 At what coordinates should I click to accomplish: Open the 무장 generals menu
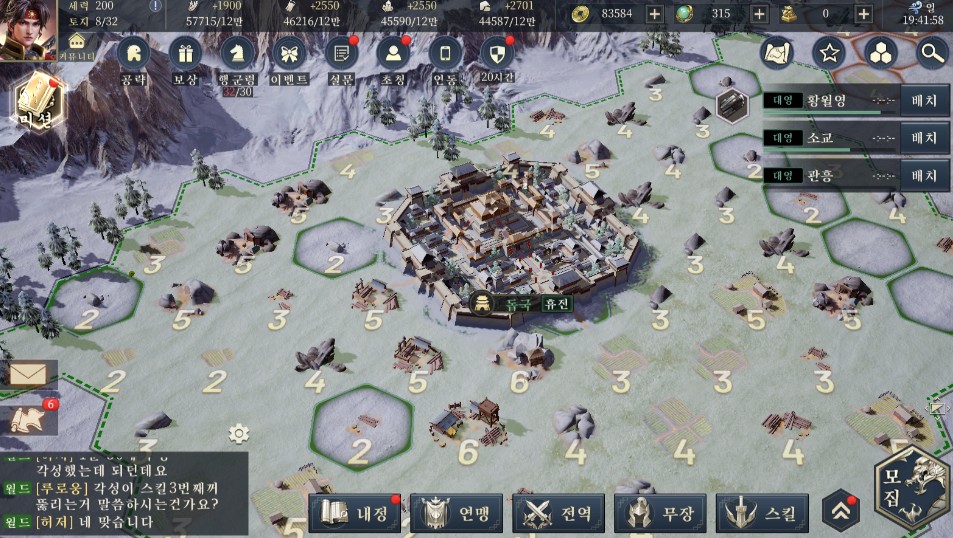pos(662,514)
